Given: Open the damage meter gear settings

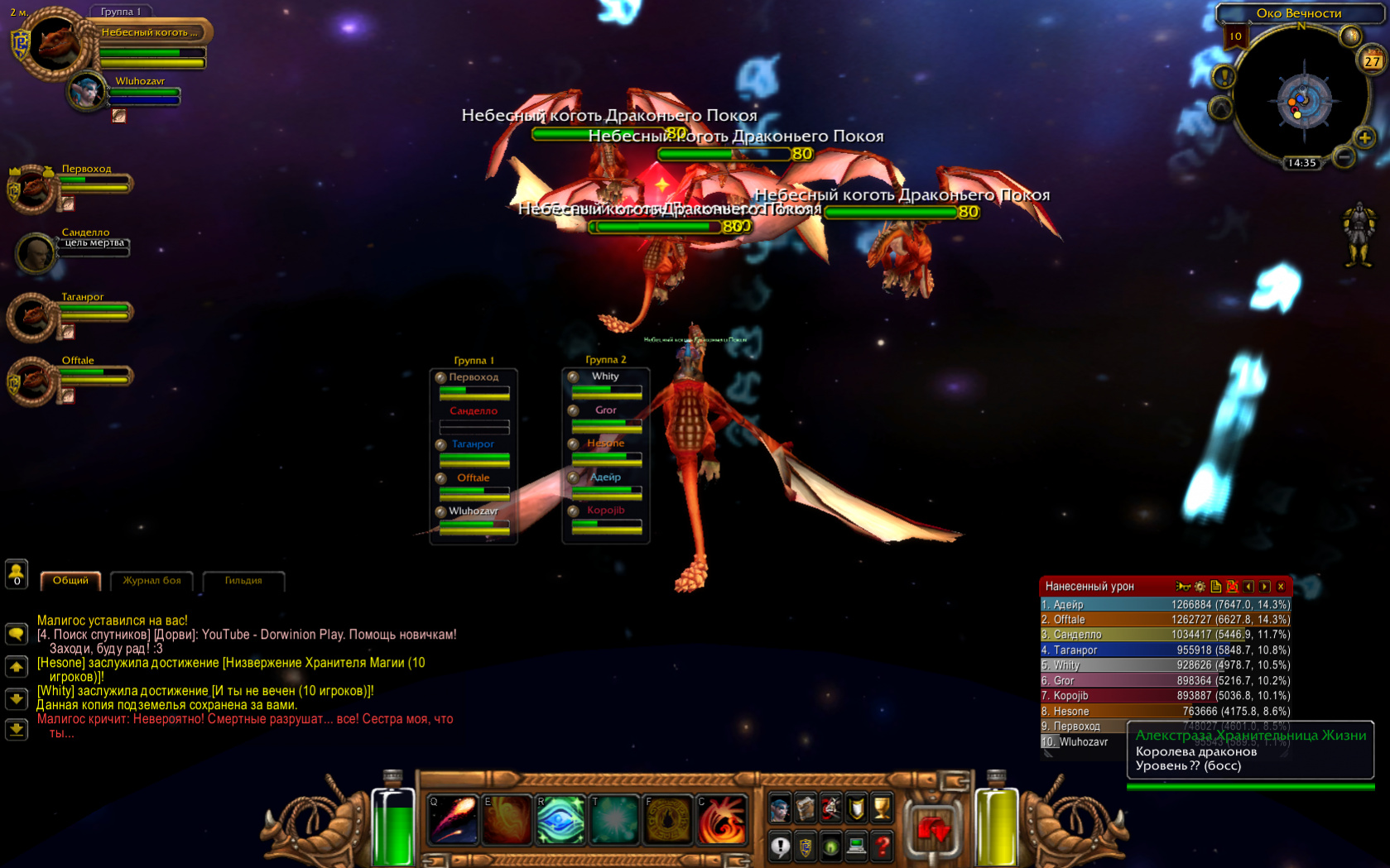Looking at the screenshot, I should (1200, 587).
